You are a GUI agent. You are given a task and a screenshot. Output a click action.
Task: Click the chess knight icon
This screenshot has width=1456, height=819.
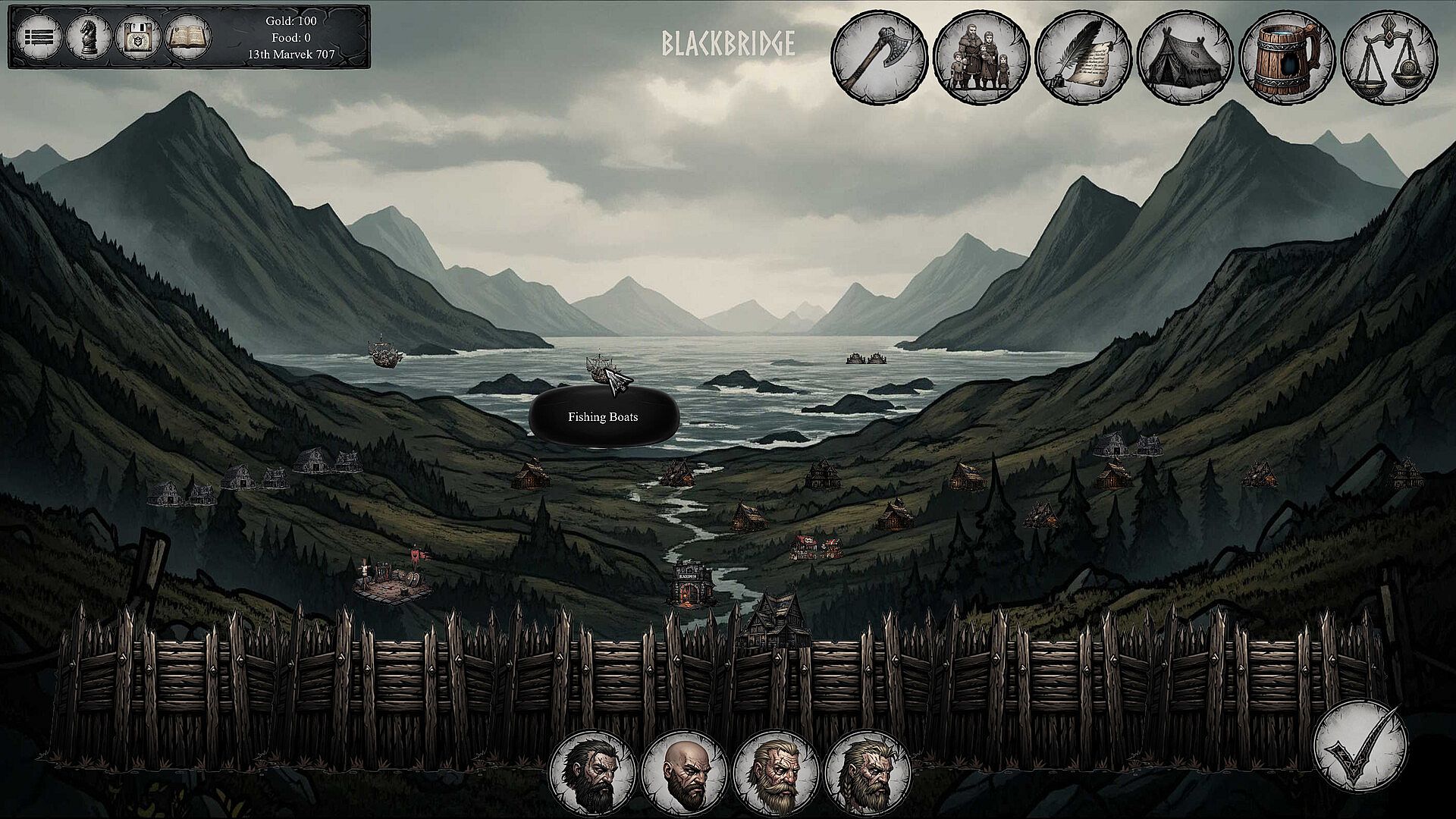pyautogui.click(x=89, y=36)
